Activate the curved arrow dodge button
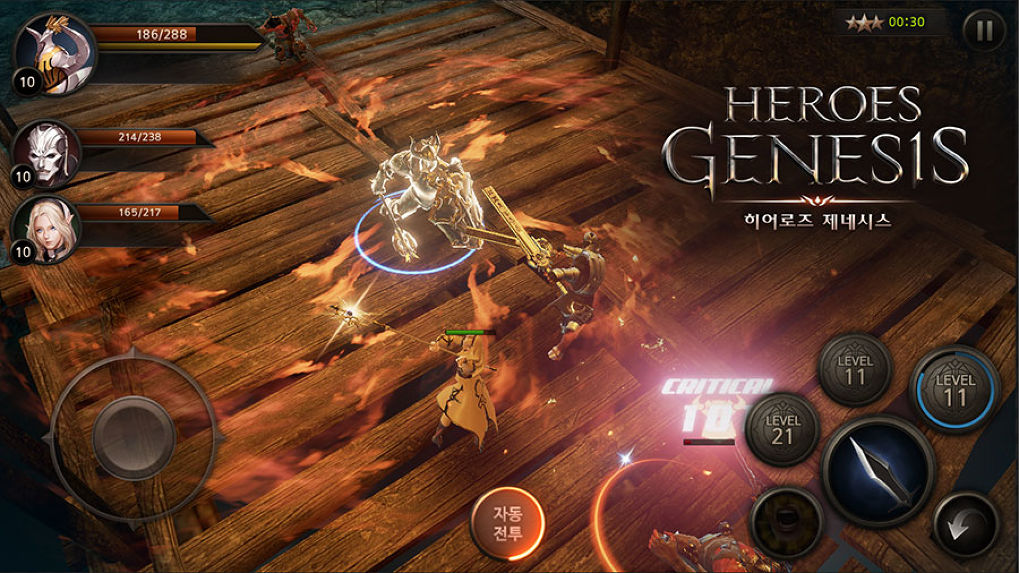Viewport: 1019px width, 573px height. tap(964, 524)
